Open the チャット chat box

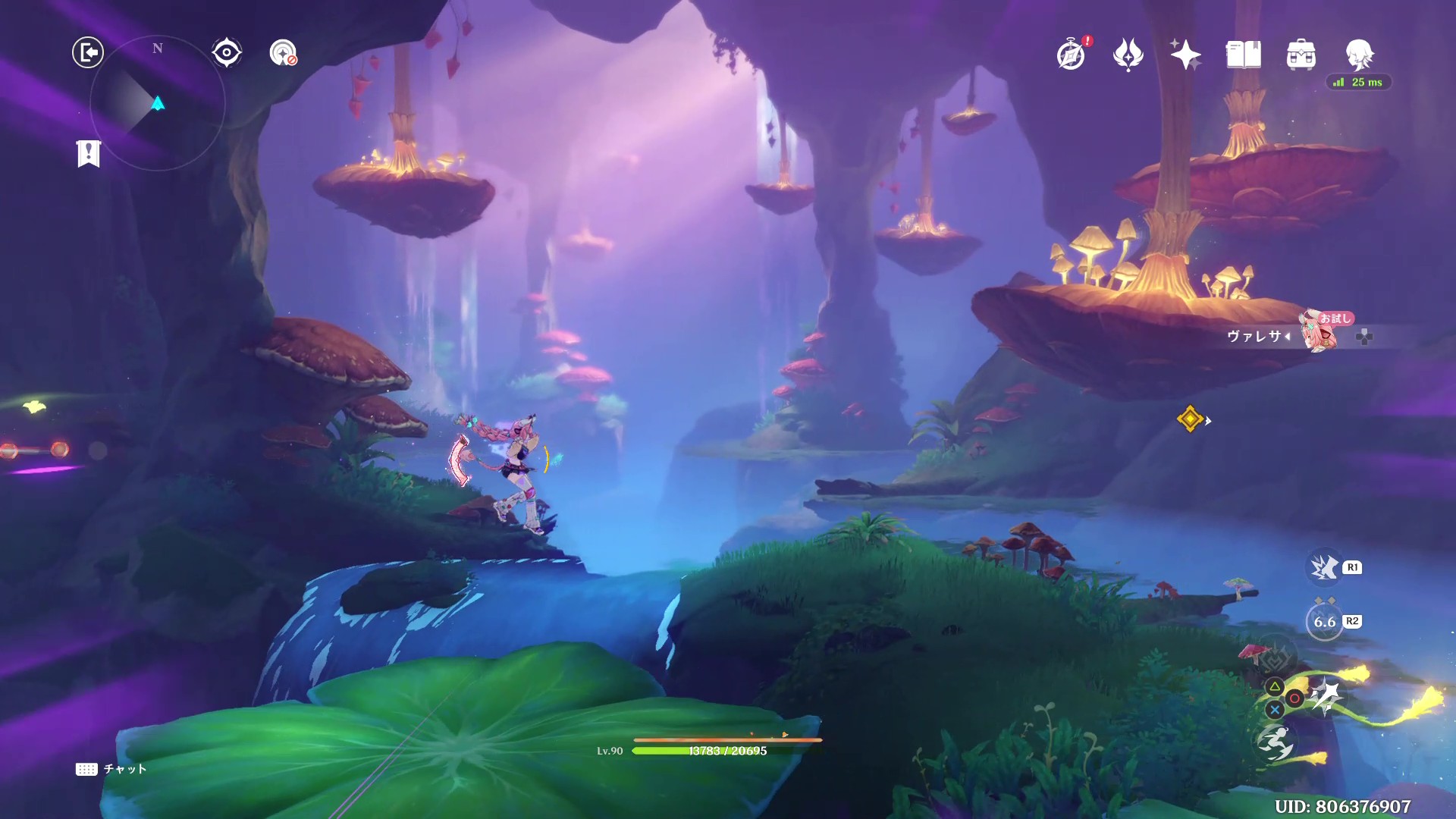pos(111,769)
